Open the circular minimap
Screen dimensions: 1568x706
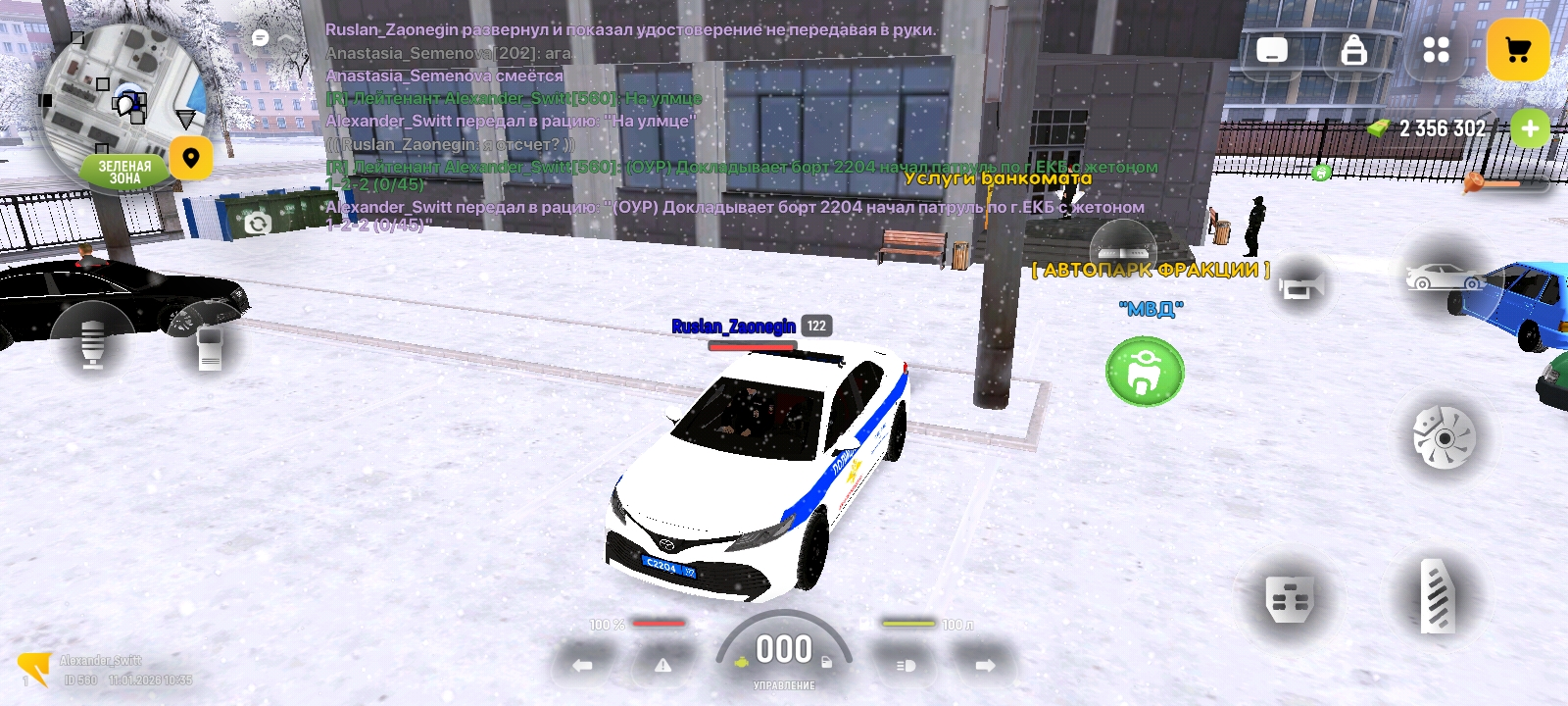122,103
